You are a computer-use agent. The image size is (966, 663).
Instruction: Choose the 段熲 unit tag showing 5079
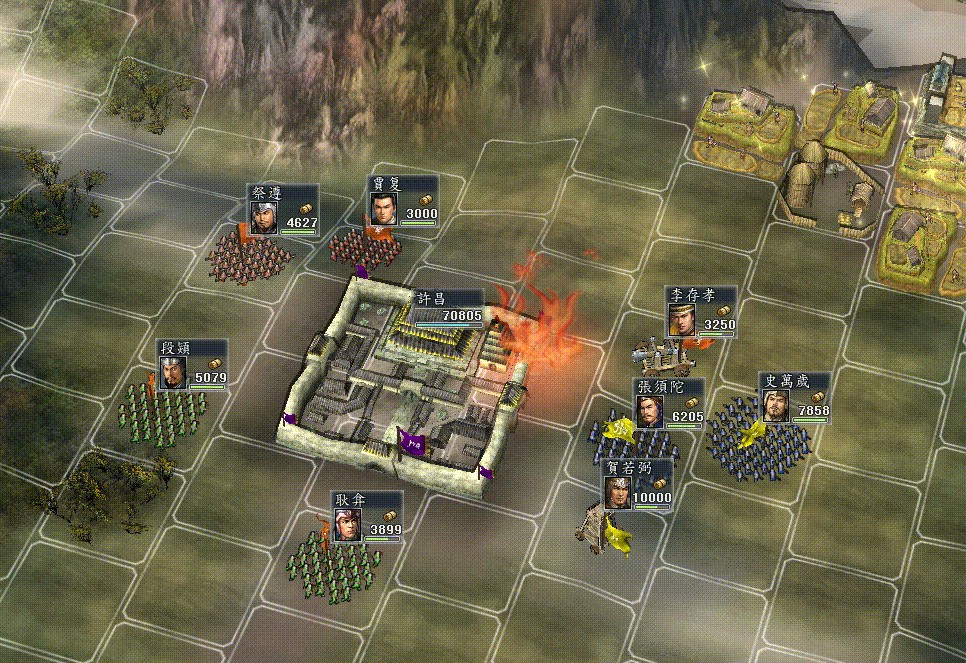[193, 365]
